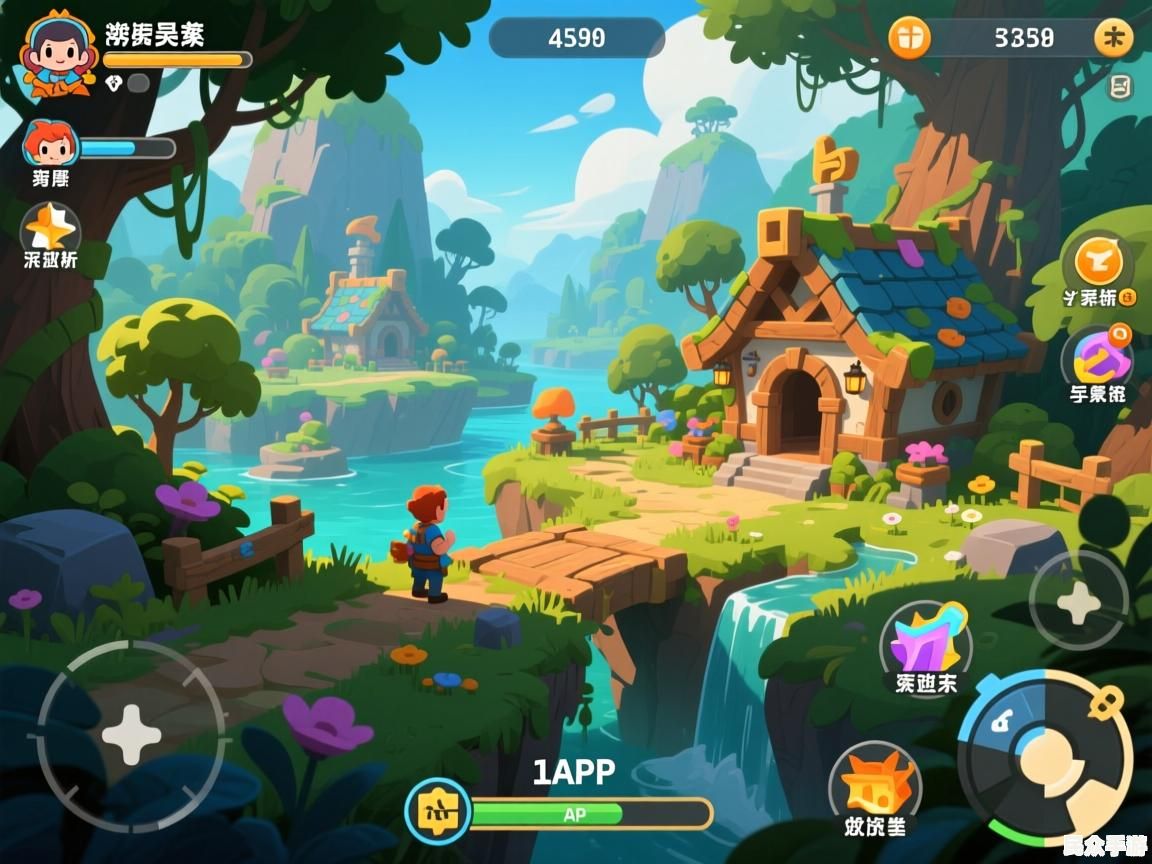Open the orange round Y icon menu
Viewport: 1152px width, 864px height.
(1098, 262)
